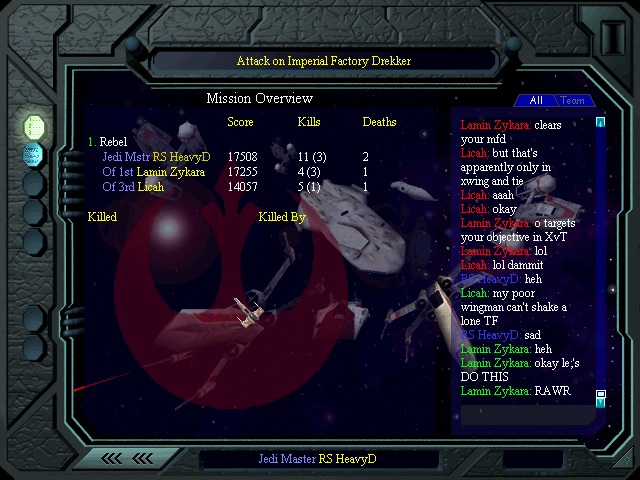Screen dimensions: 640x480
Task: Select the blue side panel button
Action: tap(33, 154)
